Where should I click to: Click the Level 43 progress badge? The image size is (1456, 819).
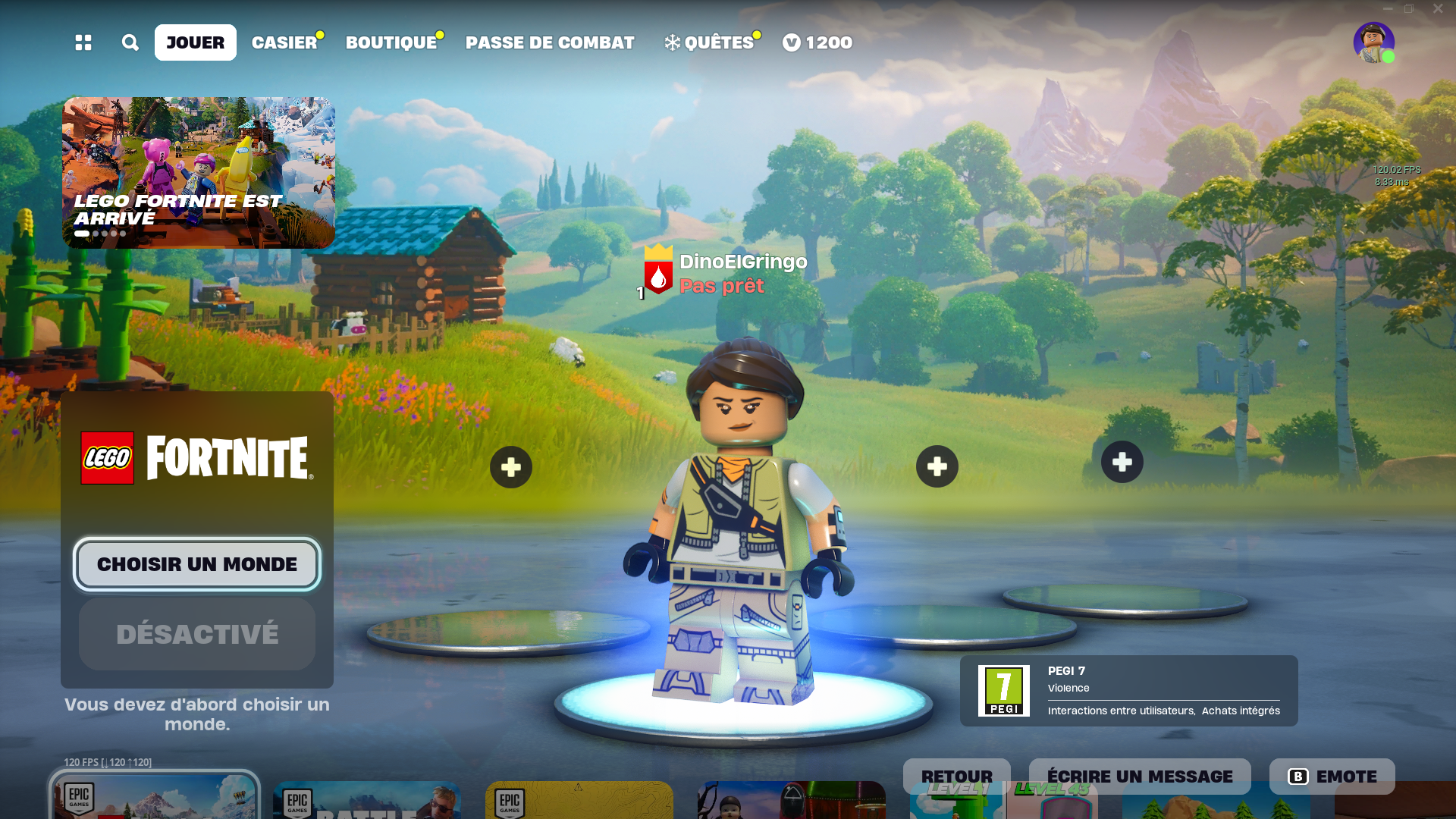tap(1052, 789)
